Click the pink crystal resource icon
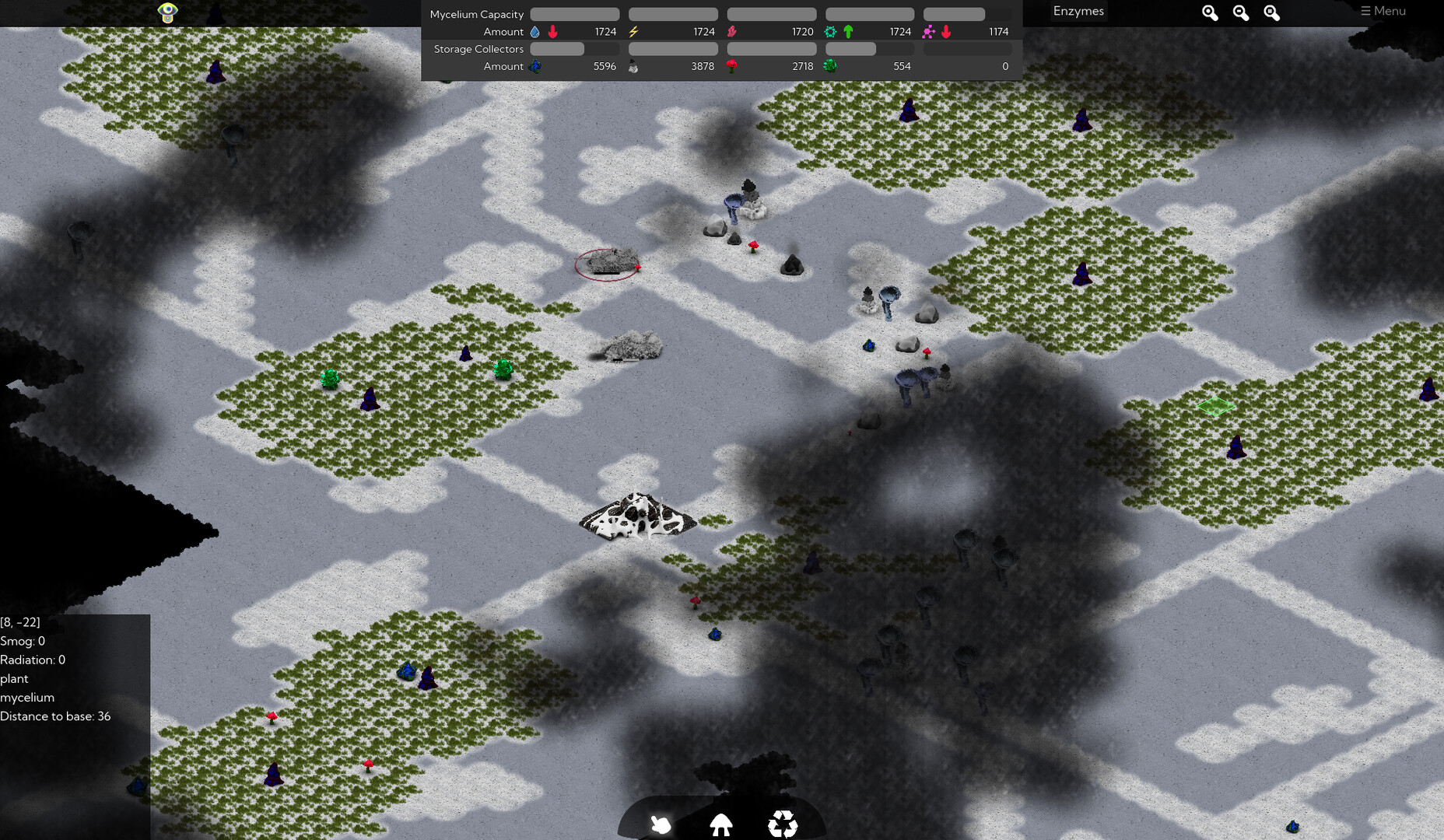 732,31
